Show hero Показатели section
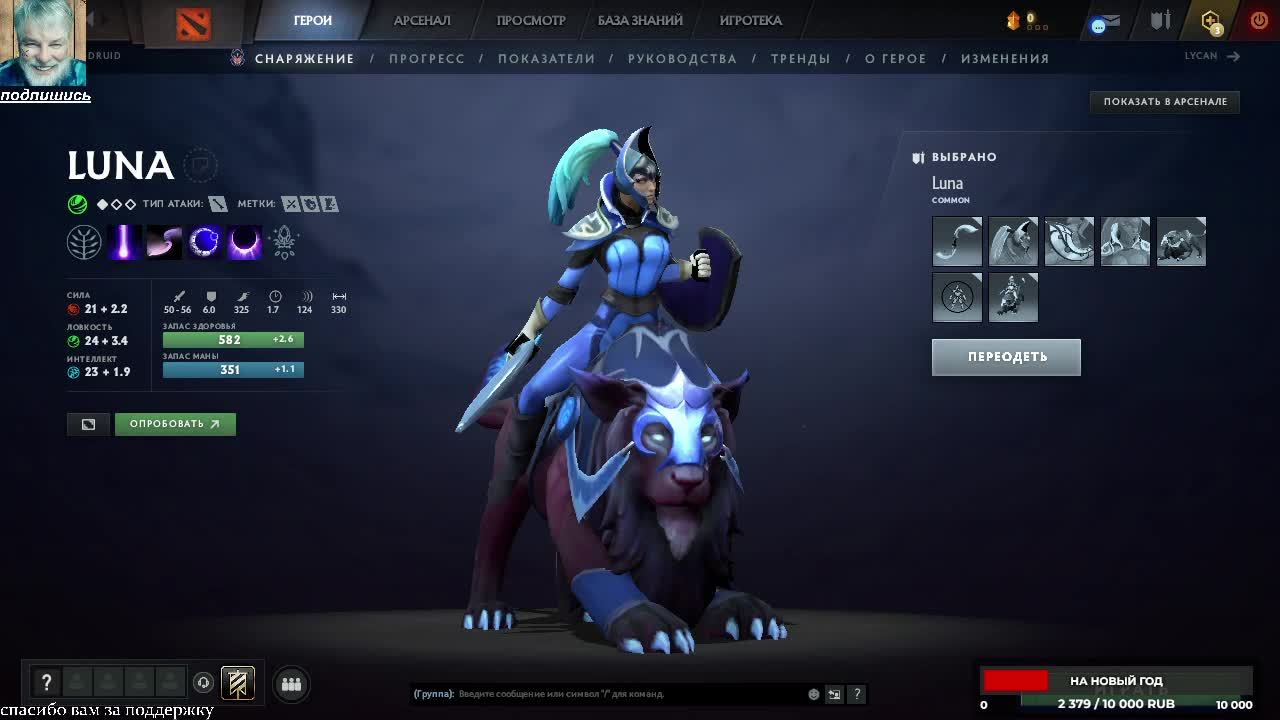The height and width of the screenshot is (720, 1280). click(546, 59)
